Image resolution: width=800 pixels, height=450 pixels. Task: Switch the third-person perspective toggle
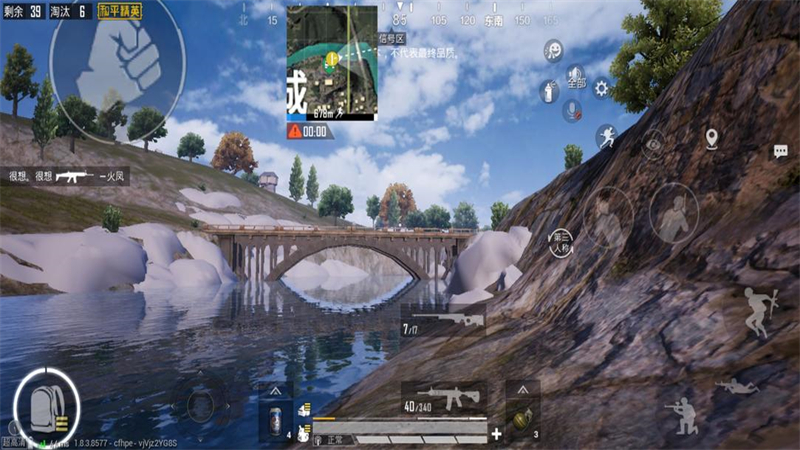click(x=561, y=241)
